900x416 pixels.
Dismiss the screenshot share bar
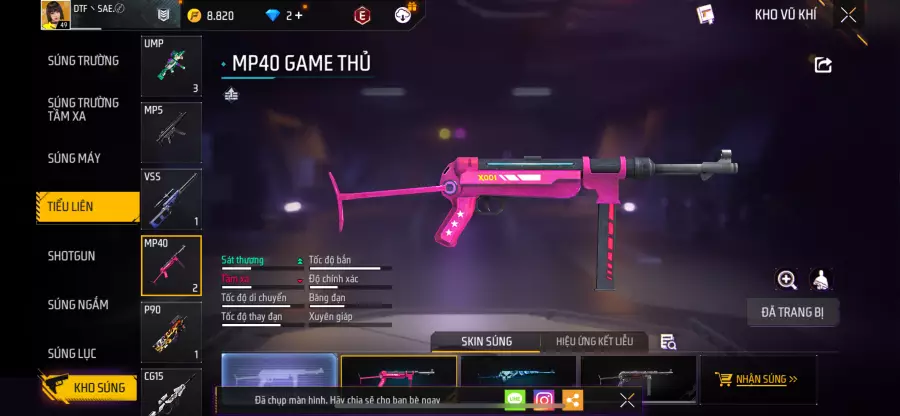point(627,400)
